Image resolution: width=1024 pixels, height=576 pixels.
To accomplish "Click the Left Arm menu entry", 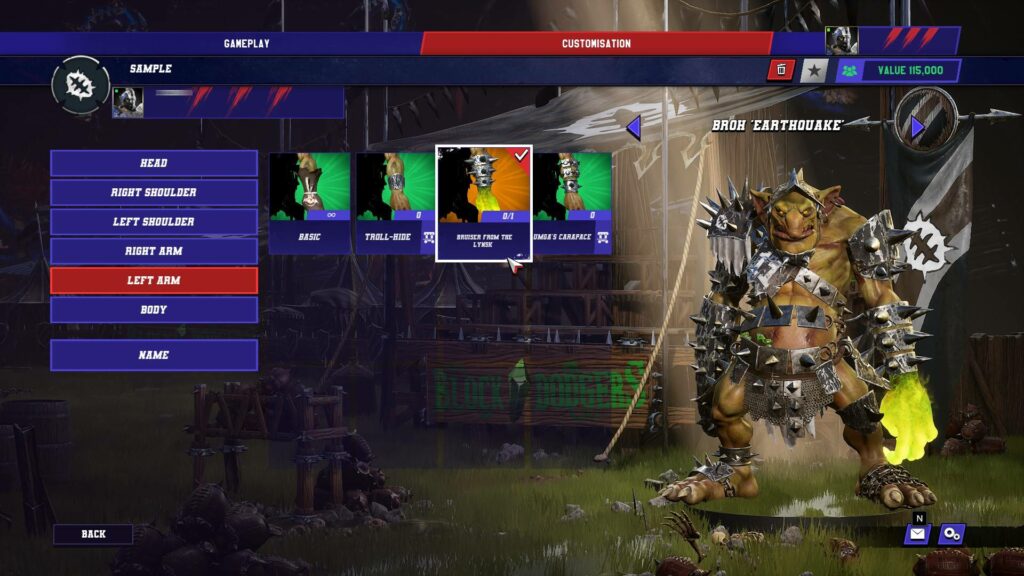I will [154, 280].
